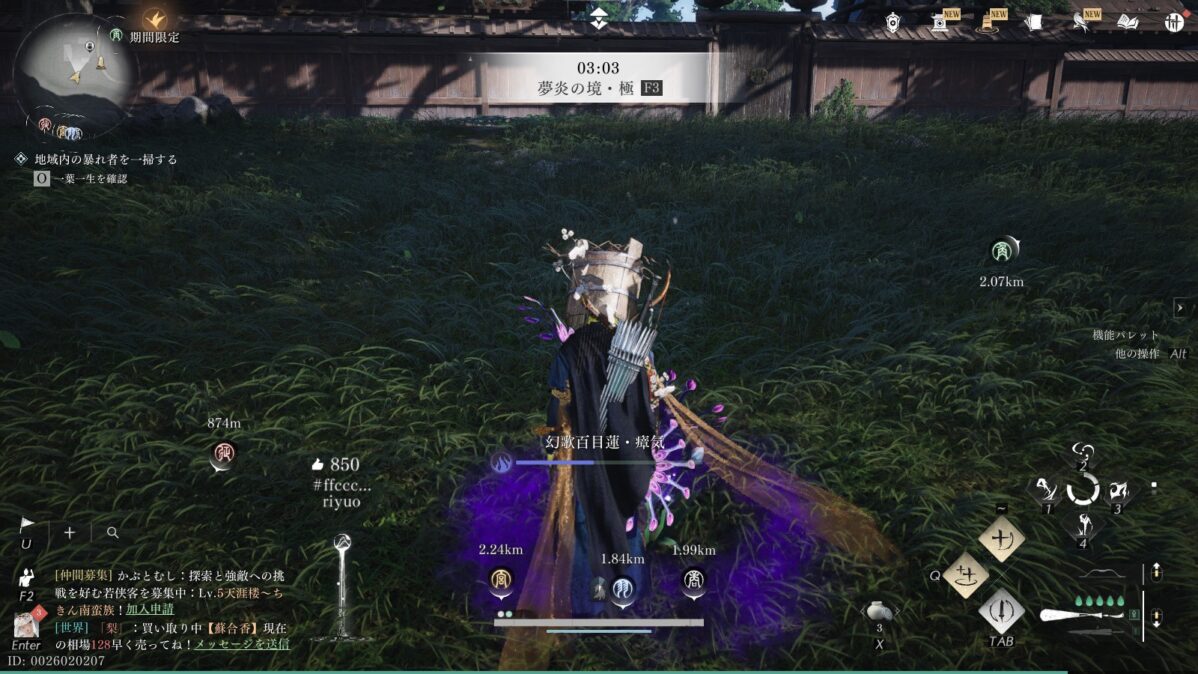The width and height of the screenshot is (1198, 674).
Task: Open the avatar portrait with red notification badge
Action: click(26, 625)
